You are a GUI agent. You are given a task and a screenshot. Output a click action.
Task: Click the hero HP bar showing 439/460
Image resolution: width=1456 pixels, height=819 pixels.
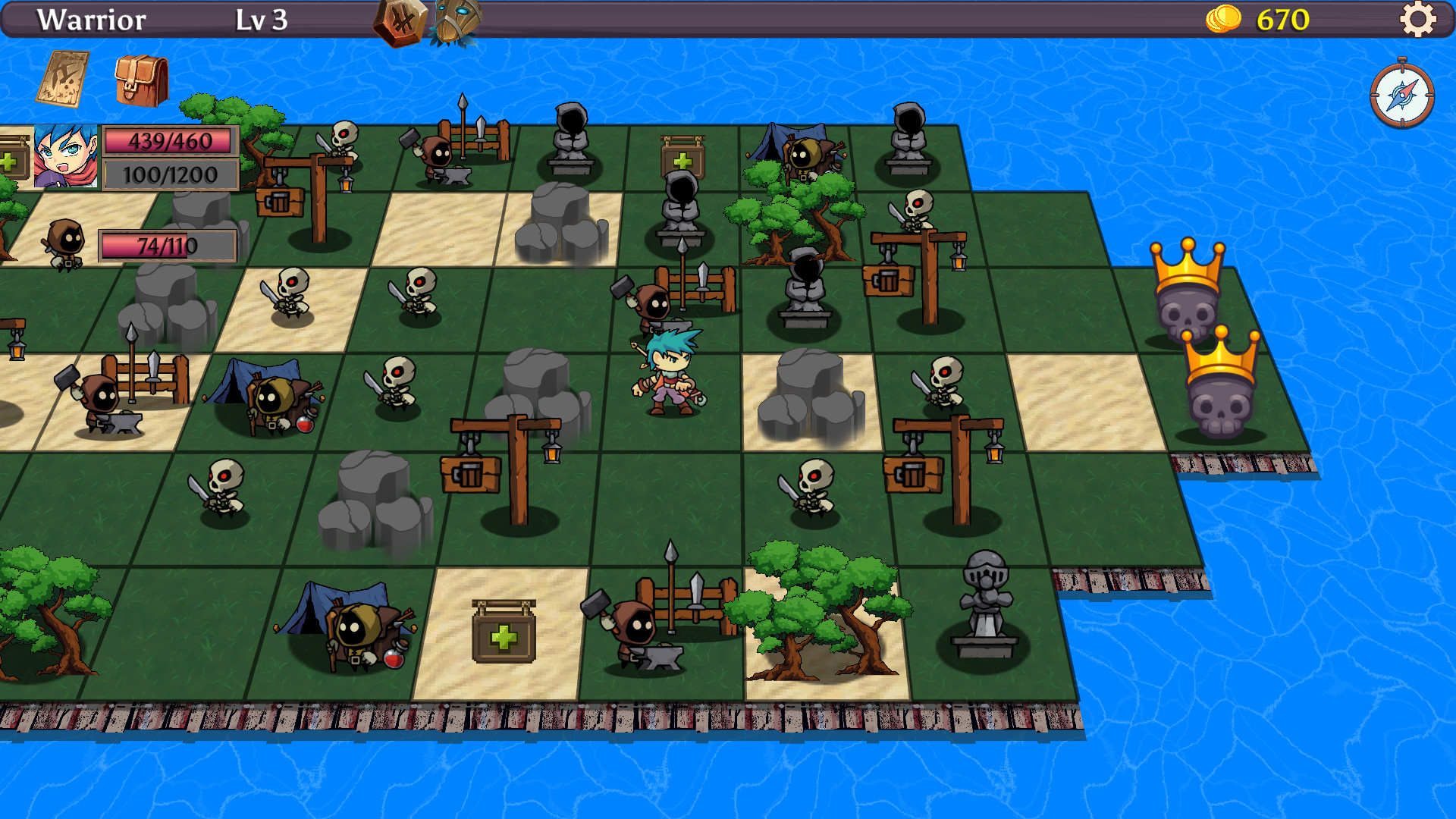[171, 141]
